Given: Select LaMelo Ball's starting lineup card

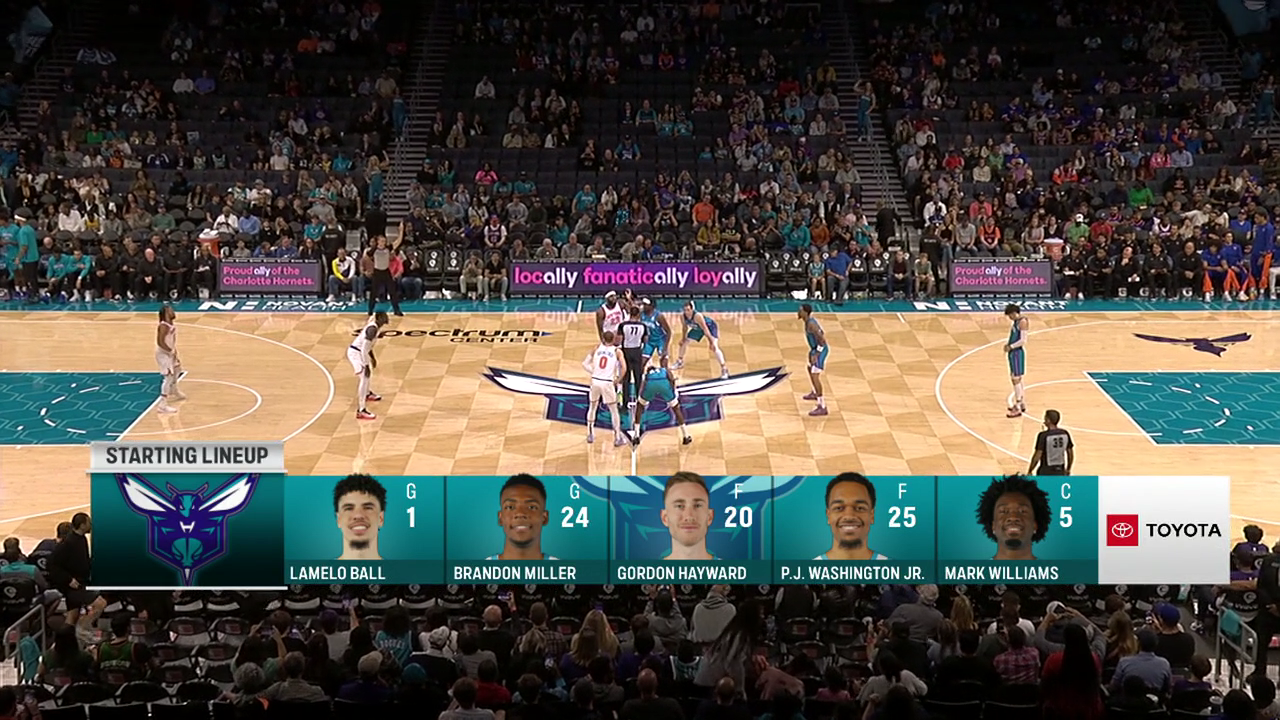Looking at the screenshot, I should click(364, 529).
